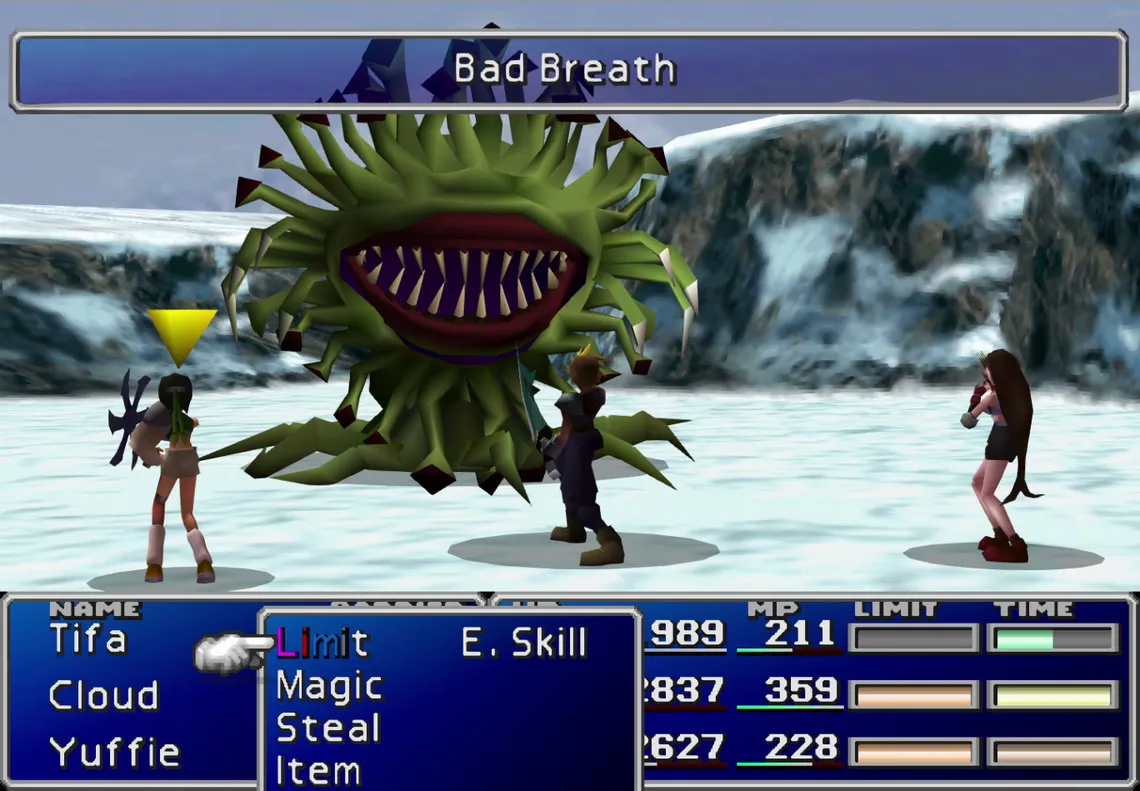Viewport: 1140px width, 791px height.
Task: Open the Item command
Action: point(318,771)
